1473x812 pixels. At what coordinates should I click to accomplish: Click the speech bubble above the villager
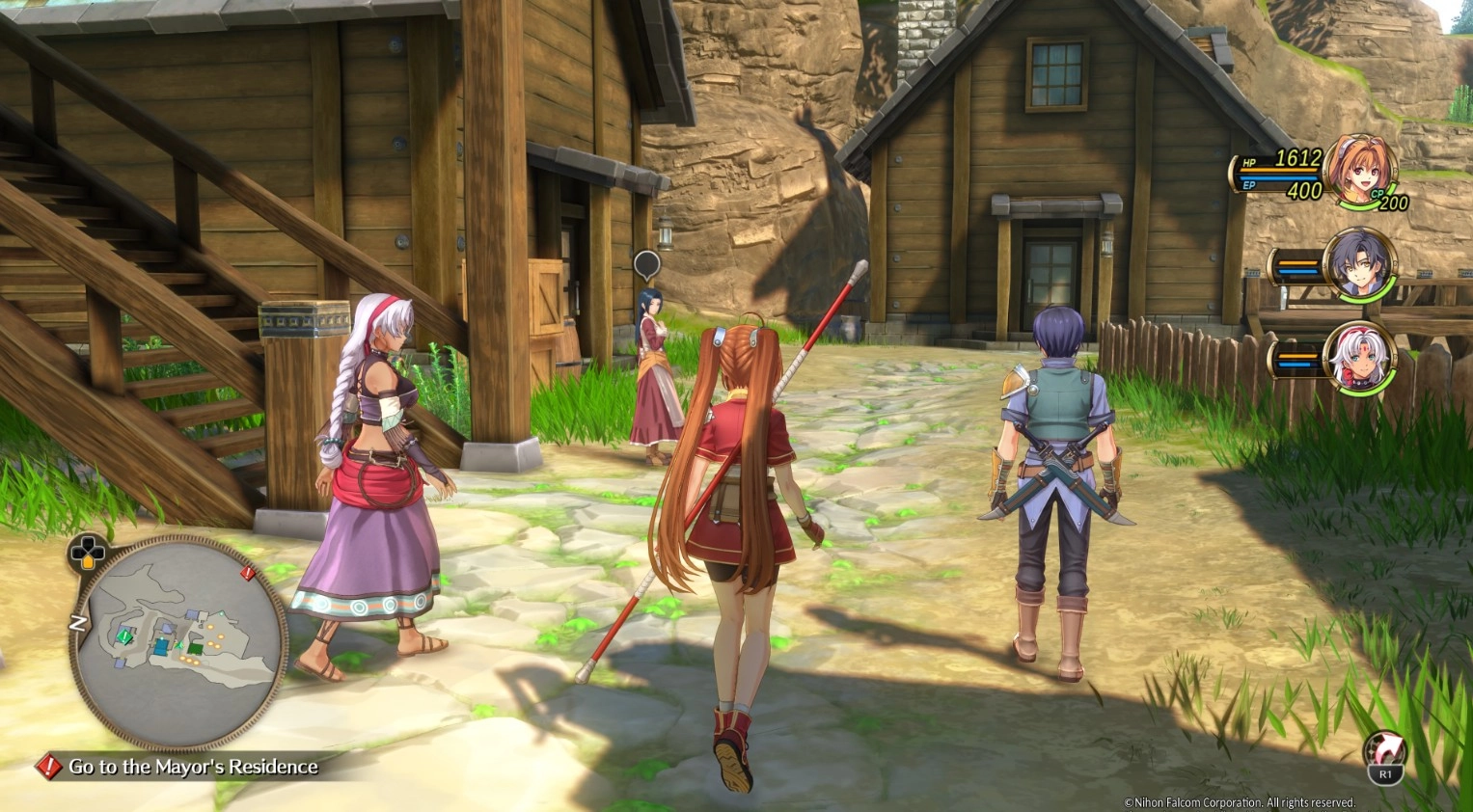tap(646, 263)
